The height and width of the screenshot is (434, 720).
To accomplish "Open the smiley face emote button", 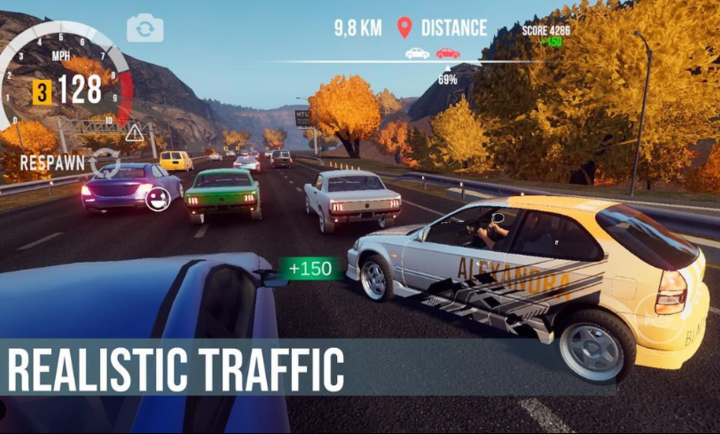I will point(156,200).
